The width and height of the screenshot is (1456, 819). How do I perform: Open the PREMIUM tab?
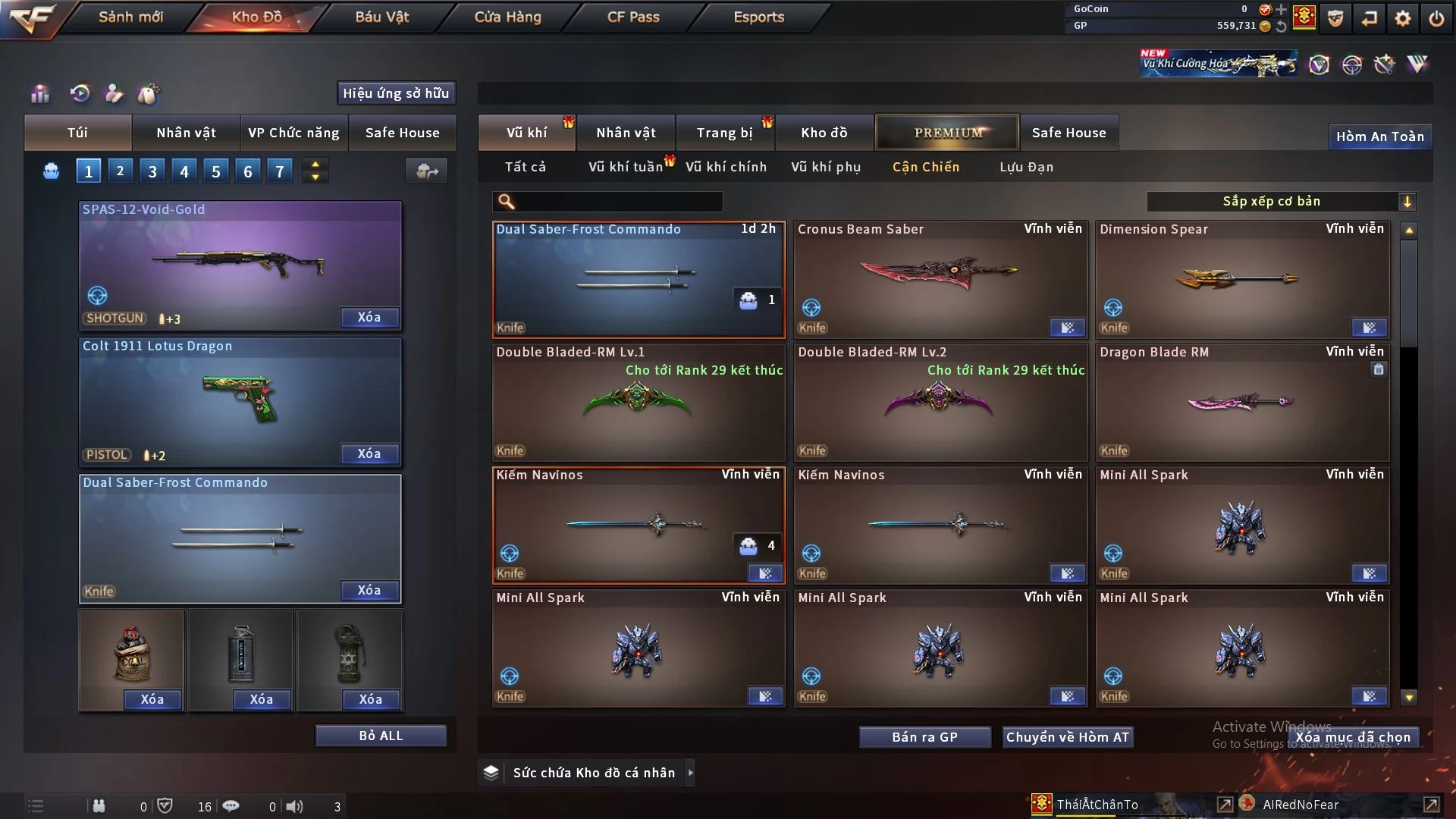tap(947, 133)
